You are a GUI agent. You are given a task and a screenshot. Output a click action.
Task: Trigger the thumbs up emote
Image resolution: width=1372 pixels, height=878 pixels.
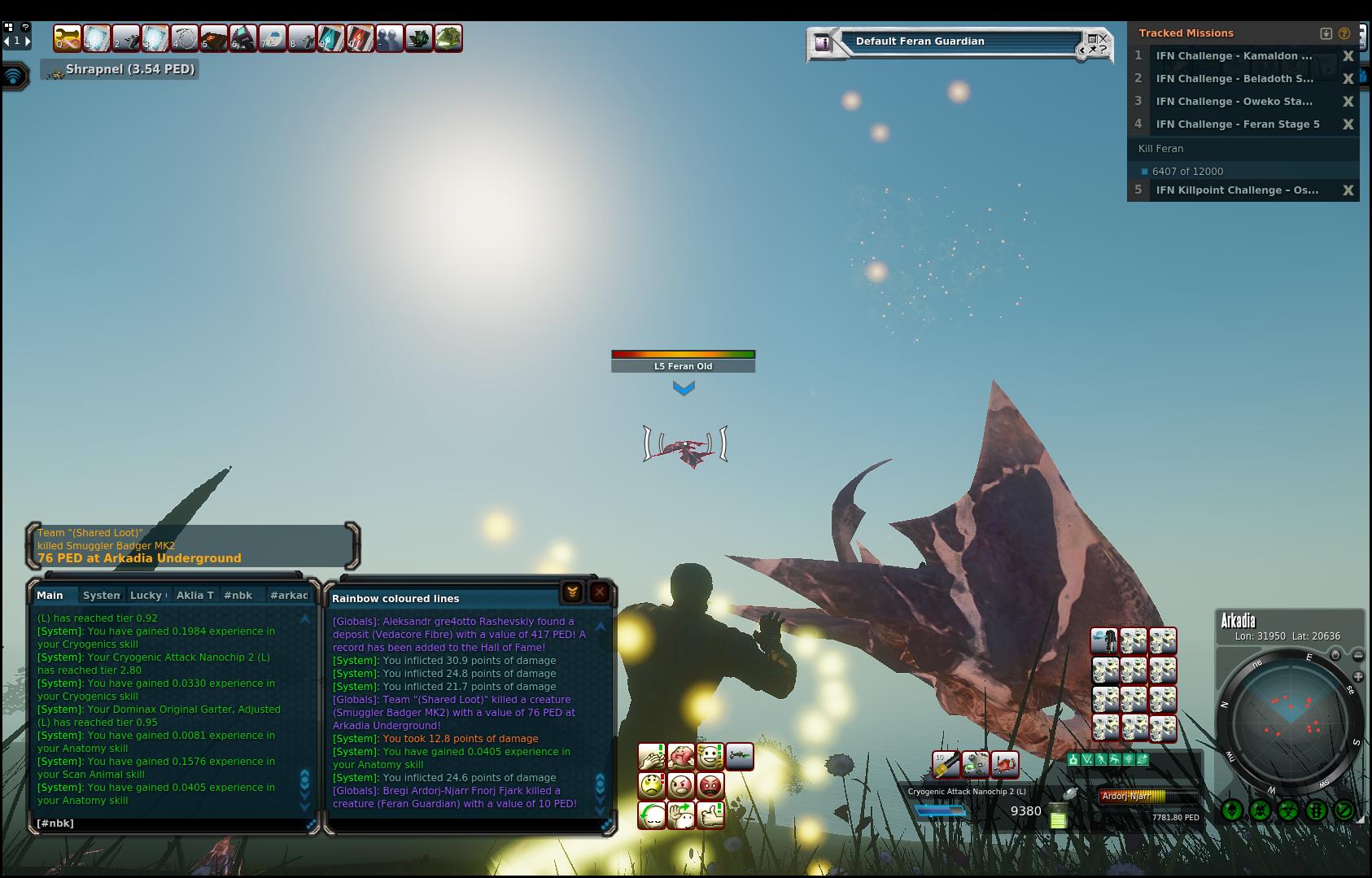coord(710,815)
